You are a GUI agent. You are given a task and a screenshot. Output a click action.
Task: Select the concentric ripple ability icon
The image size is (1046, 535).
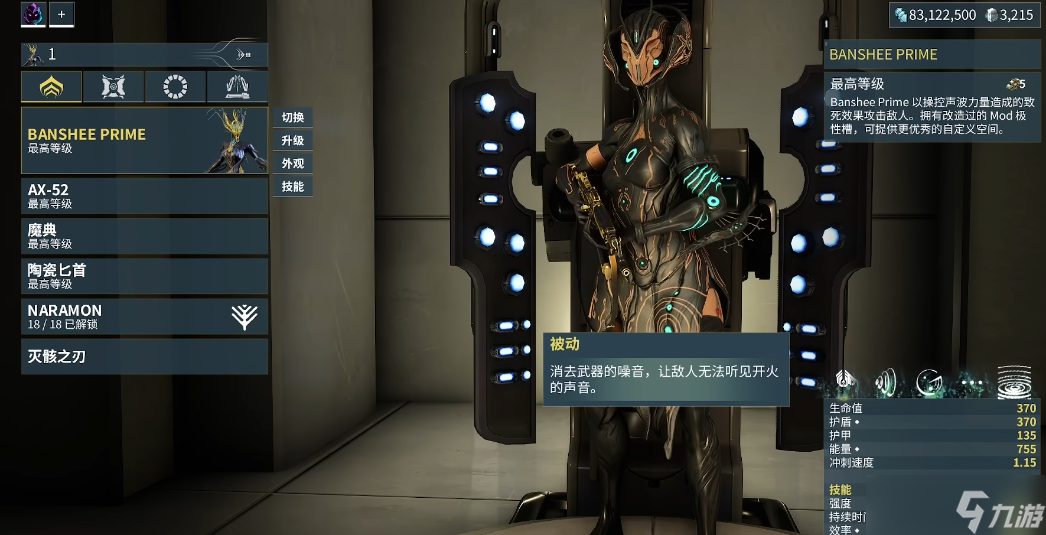pyautogui.click(x=1013, y=381)
